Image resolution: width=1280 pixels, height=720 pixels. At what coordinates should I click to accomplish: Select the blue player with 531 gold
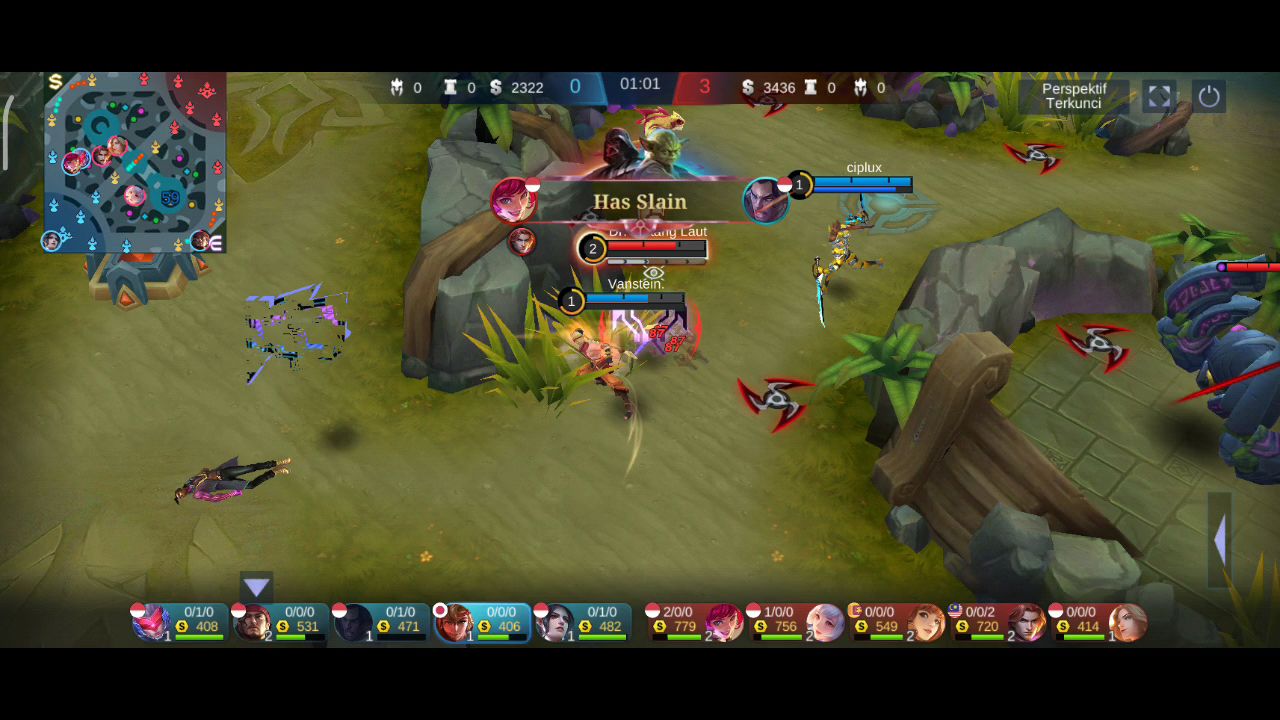click(280, 622)
